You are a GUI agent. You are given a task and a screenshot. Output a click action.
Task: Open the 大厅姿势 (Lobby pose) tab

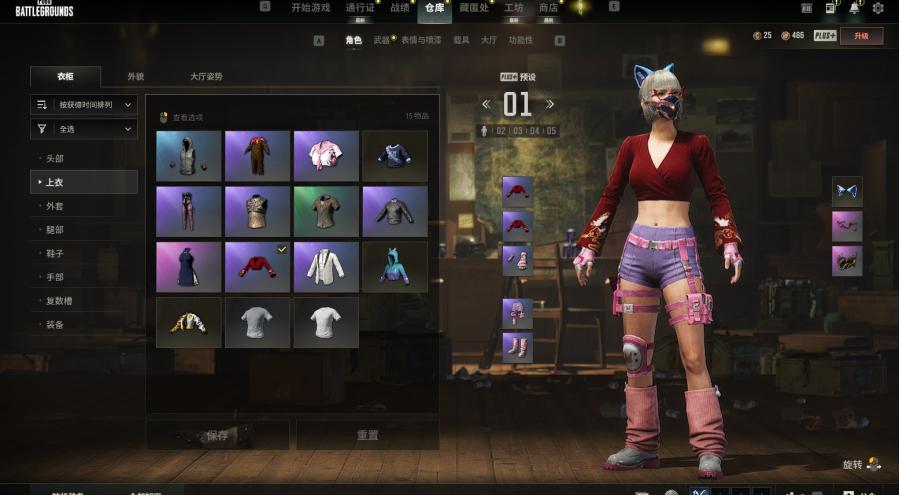pos(206,77)
